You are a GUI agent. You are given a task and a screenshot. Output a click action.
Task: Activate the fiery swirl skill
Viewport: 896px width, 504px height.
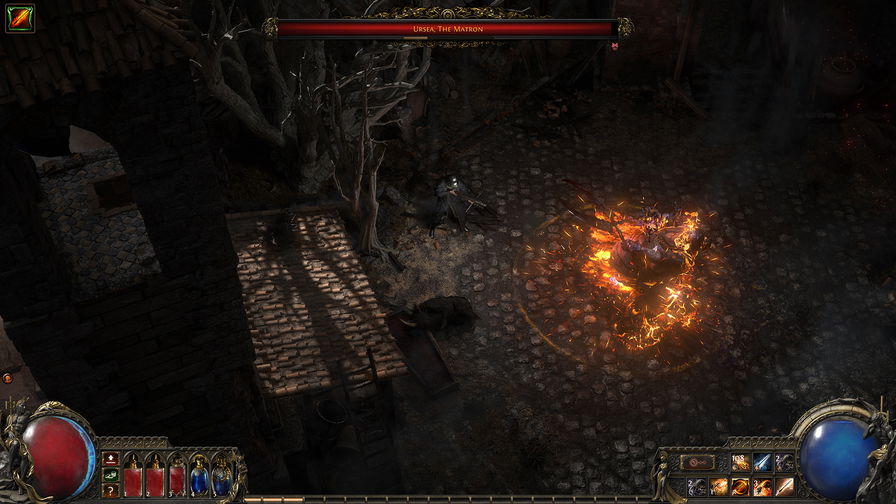[x=719, y=486]
